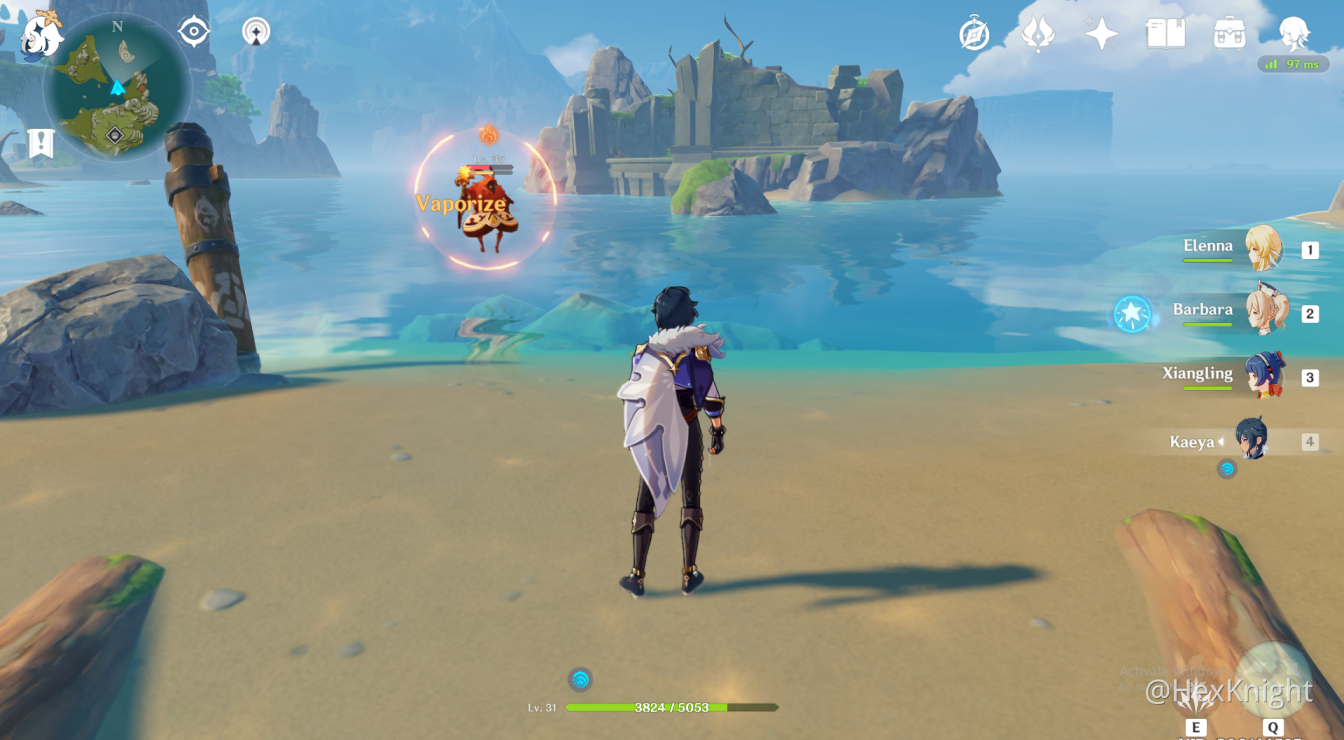This screenshot has height=740, width=1344.
Task: Open the compass events icon
Action: pyautogui.click(x=974, y=33)
